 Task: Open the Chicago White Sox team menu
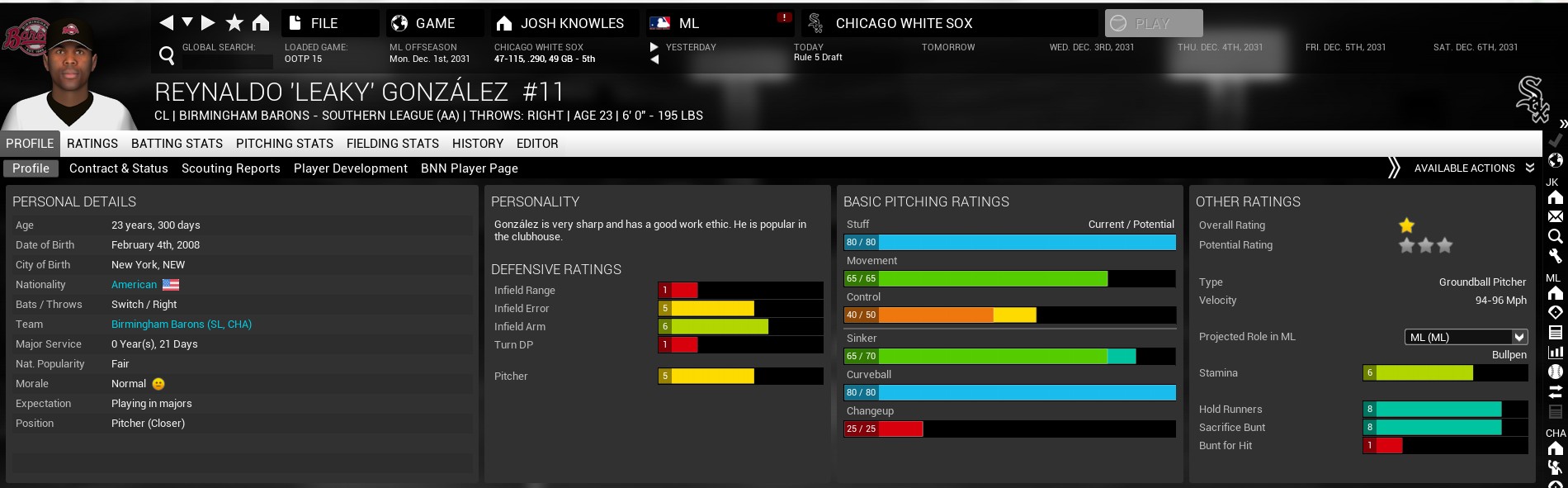tap(903, 23)
